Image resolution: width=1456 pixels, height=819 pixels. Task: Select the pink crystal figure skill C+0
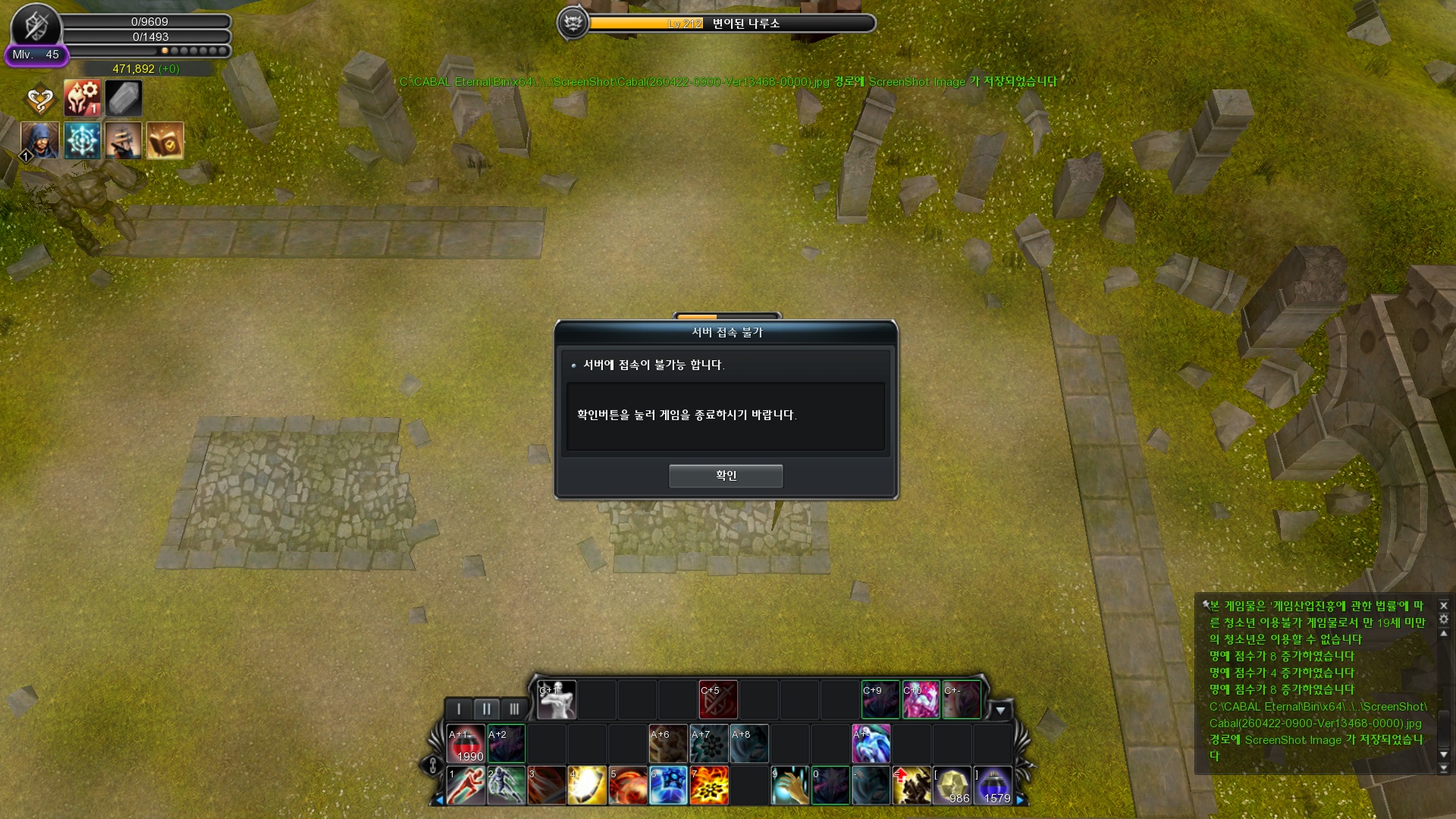pos(921,699)
